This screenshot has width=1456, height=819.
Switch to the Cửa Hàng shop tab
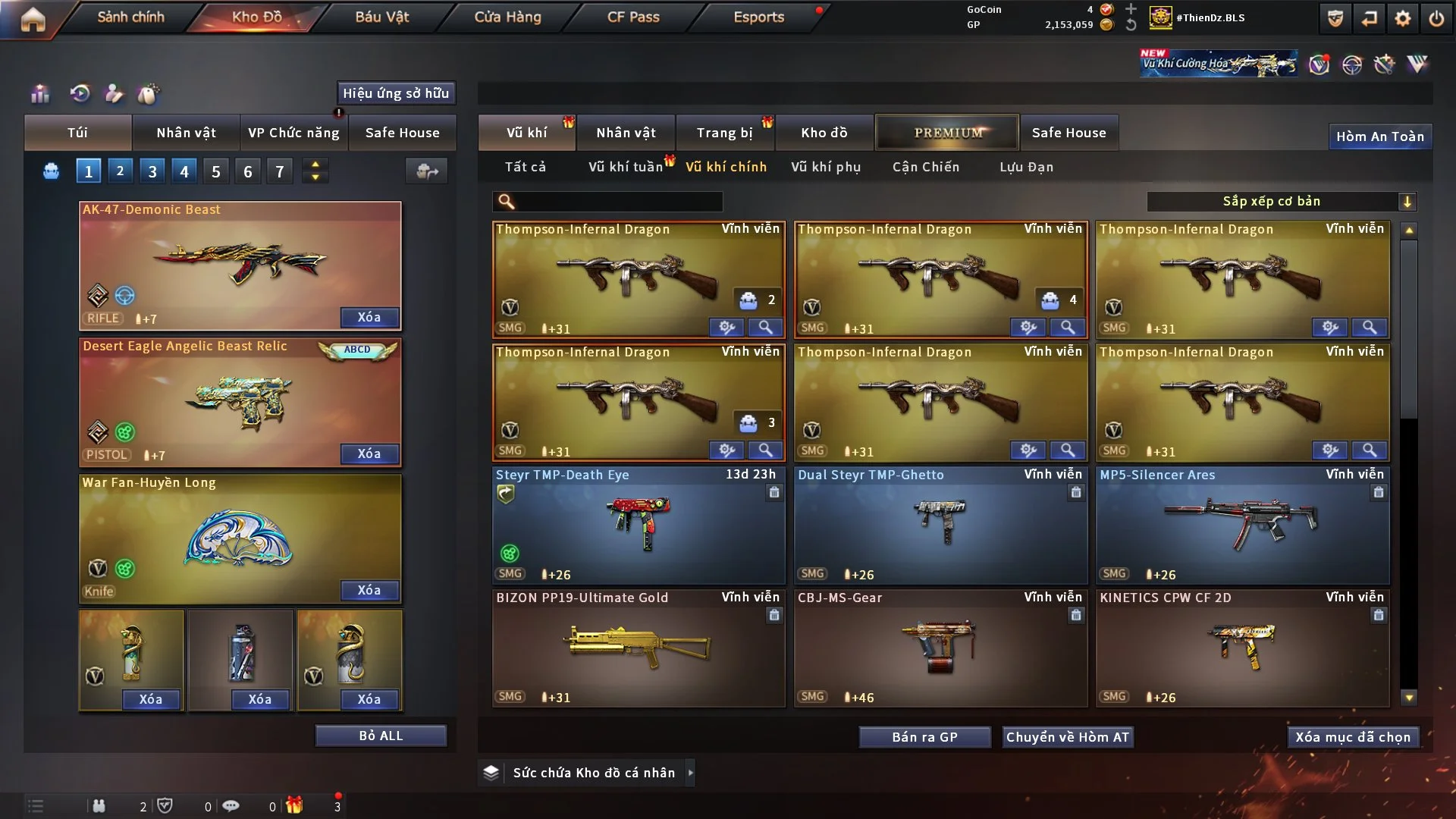pyautogui.click(x=507, y=17)
